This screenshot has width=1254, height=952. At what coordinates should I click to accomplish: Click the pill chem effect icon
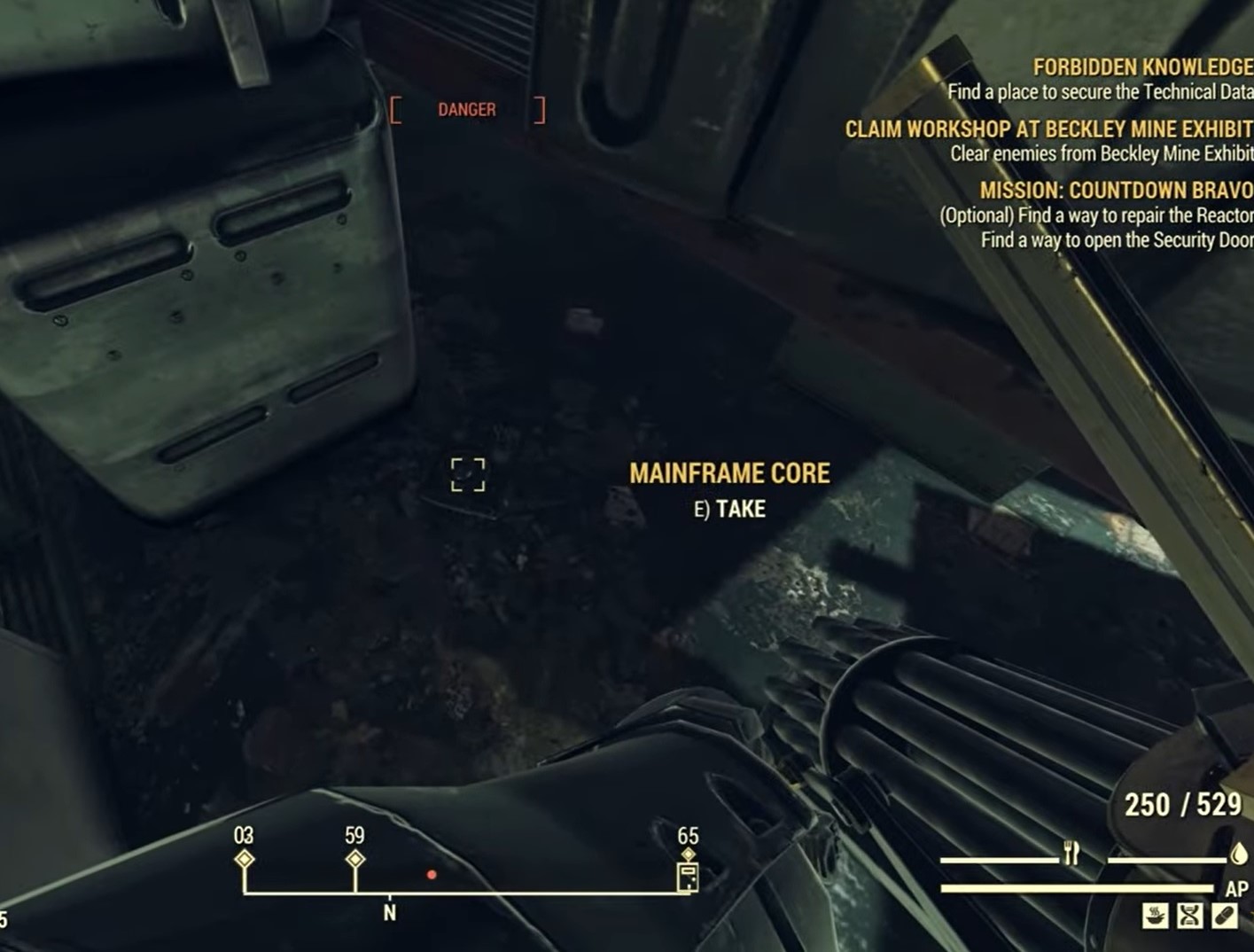1224,916
